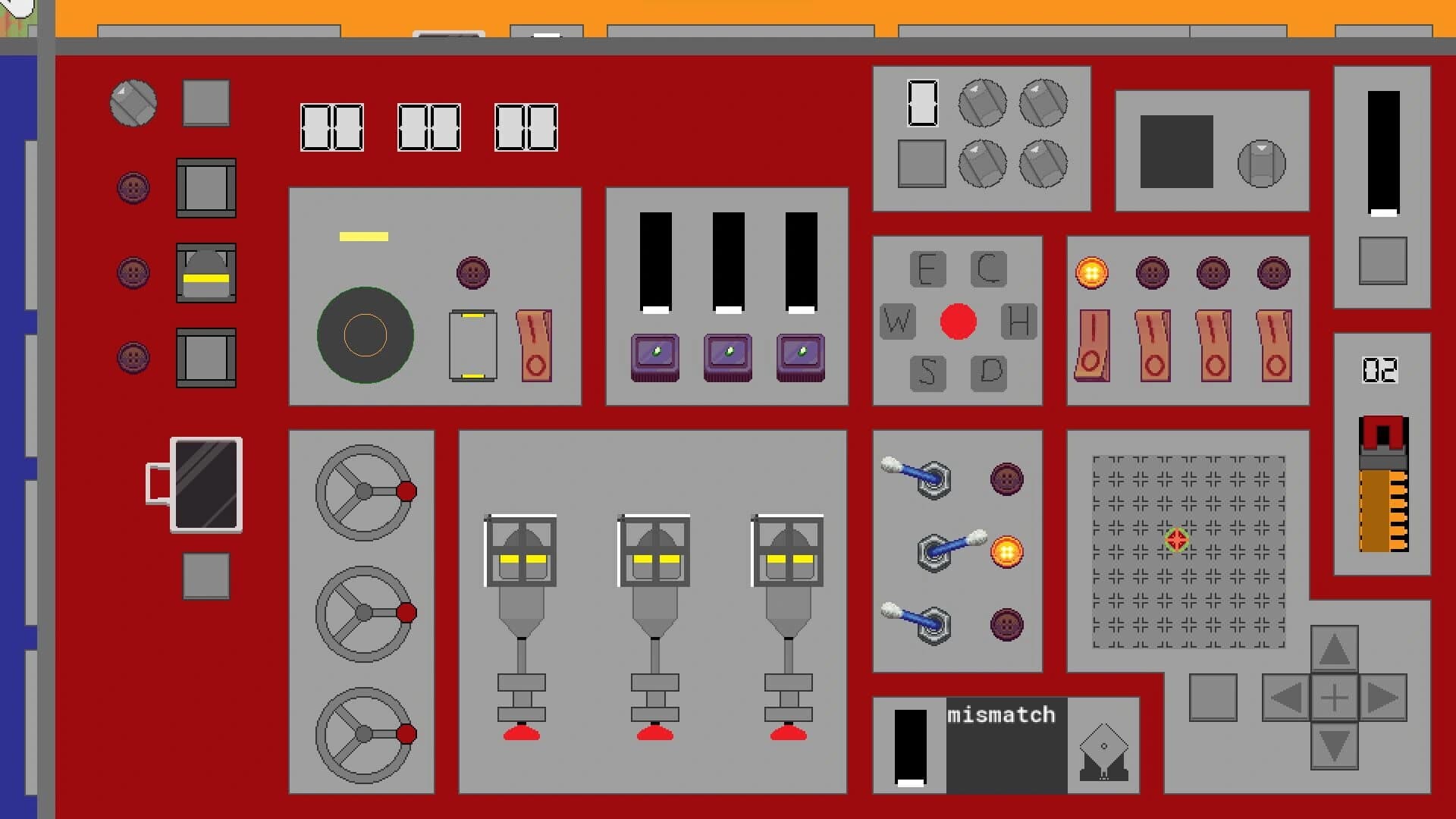Viewport: 1456px width, 819px height.
Task: Click the target crosshair on the grid panel
Action: click(1175, 541)
